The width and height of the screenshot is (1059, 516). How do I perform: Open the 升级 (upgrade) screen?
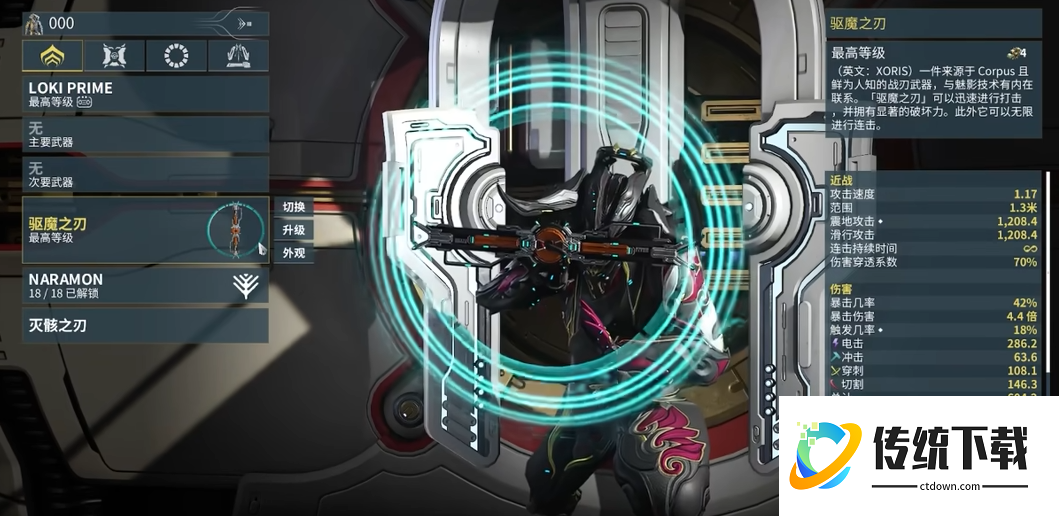(x=294, y=230)
